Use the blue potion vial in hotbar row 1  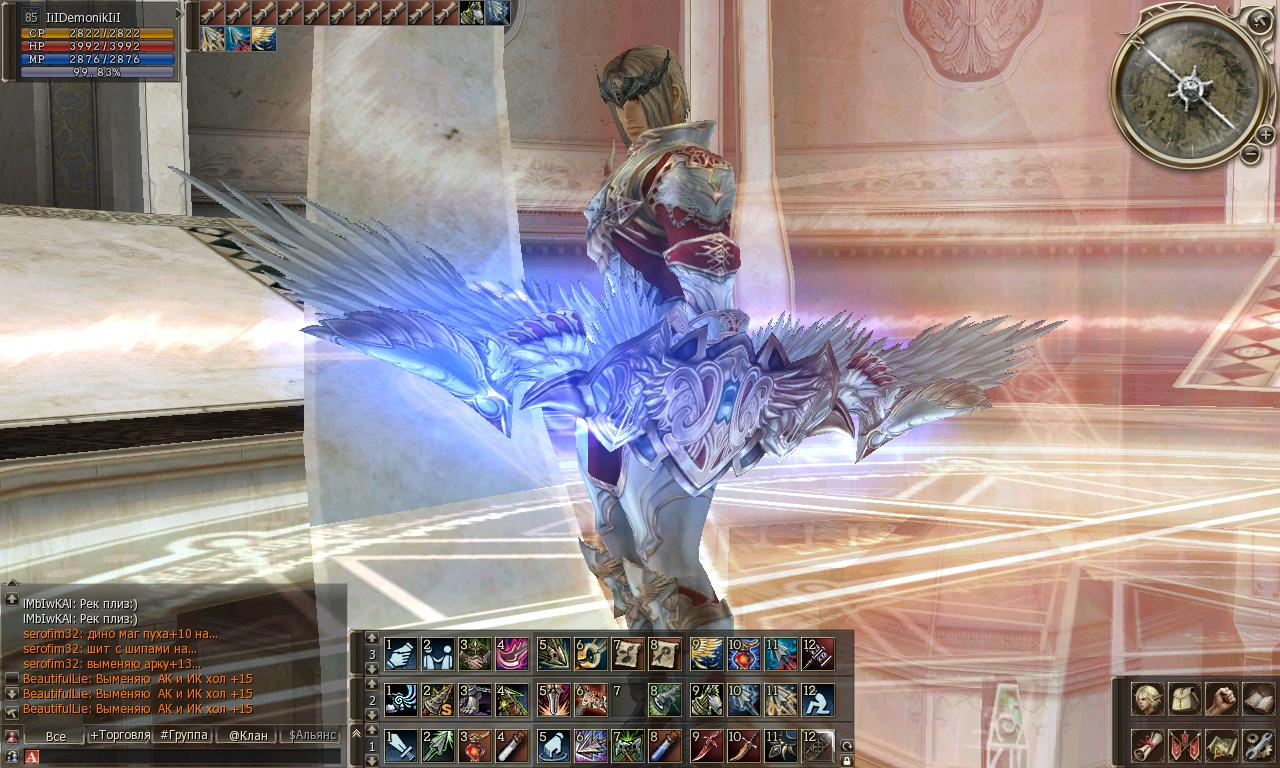click(x=665, y=745)
